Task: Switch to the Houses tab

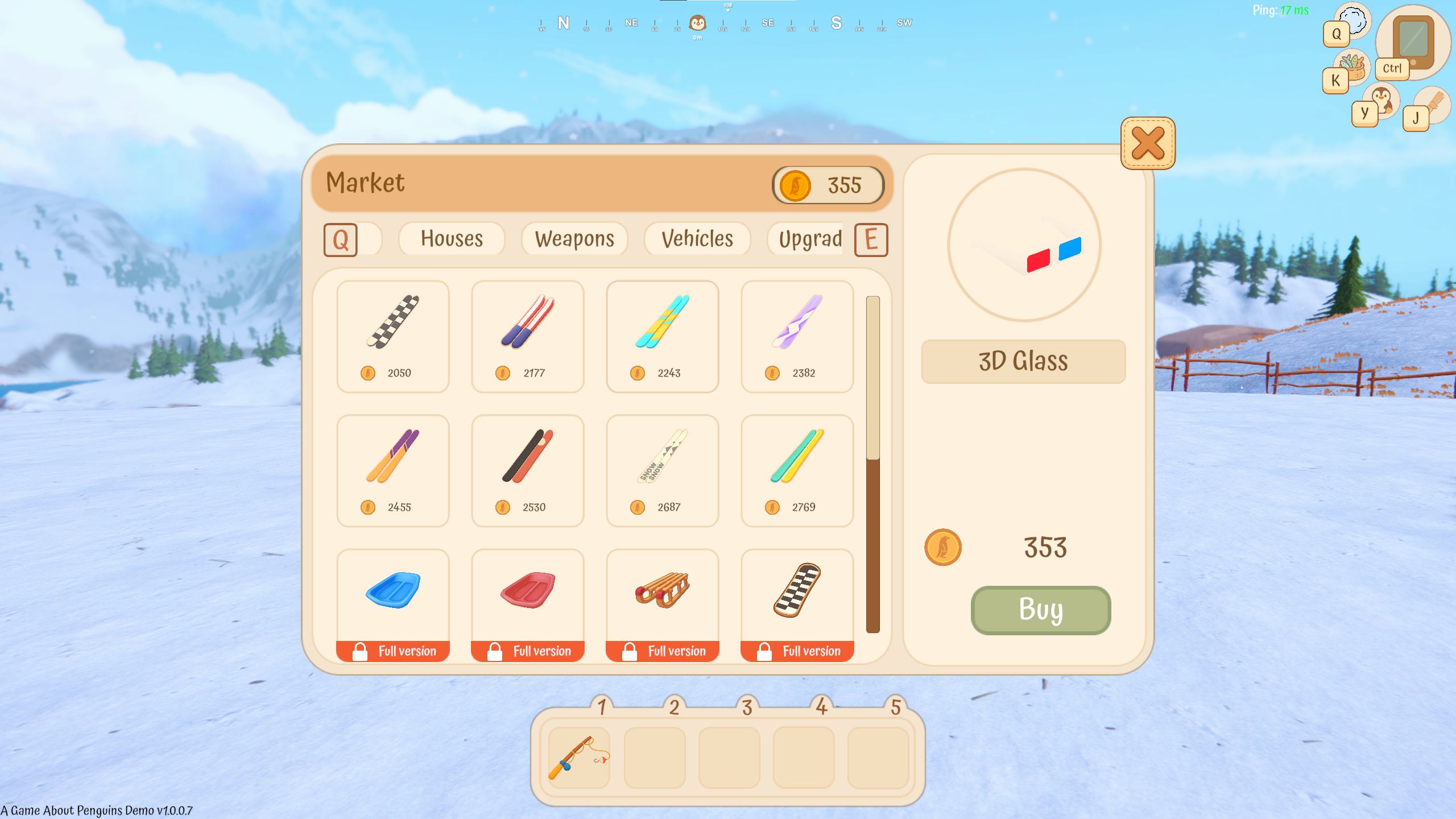Action: pos(452,239)
